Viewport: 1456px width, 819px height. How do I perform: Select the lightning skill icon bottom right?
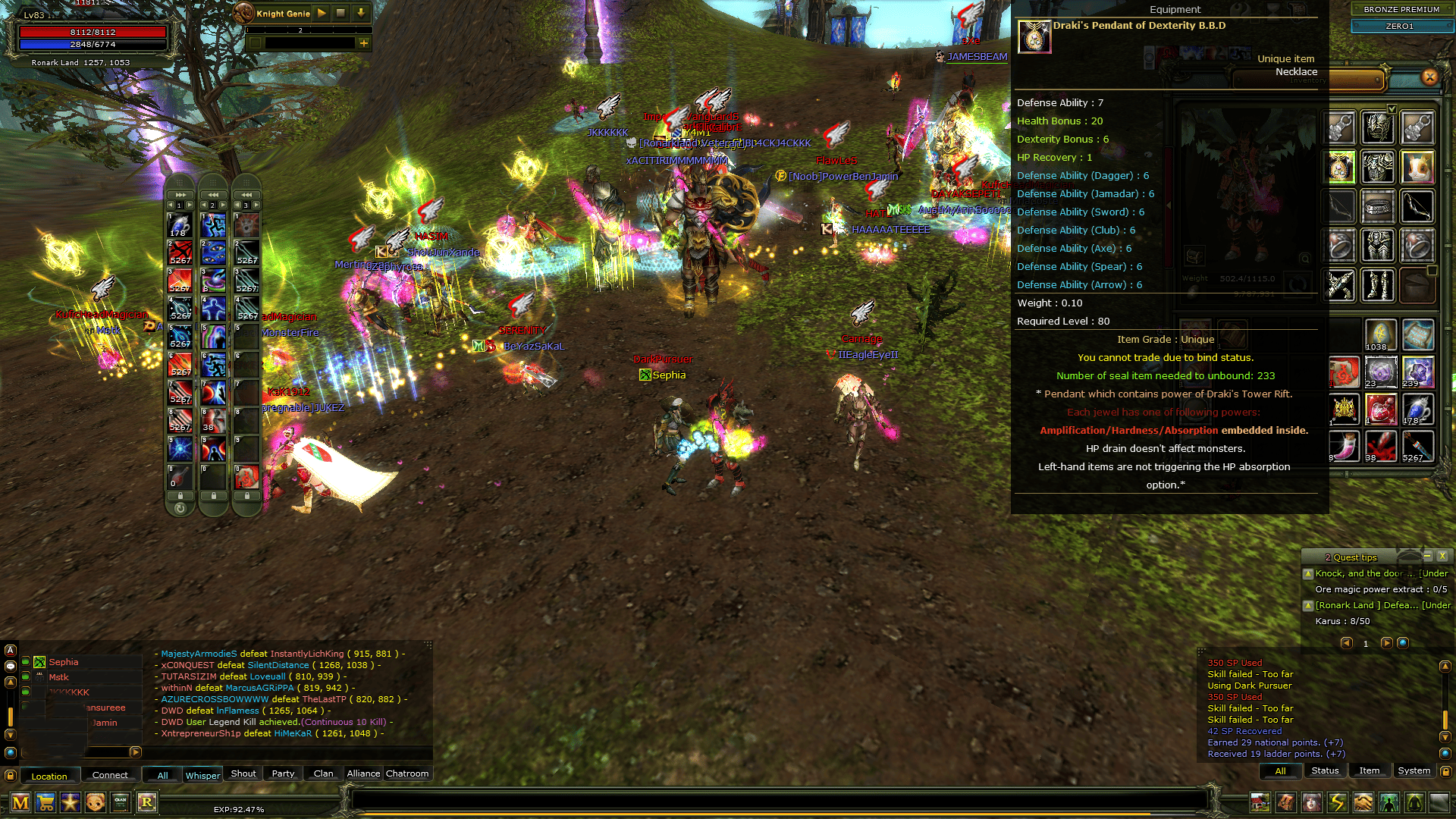(x=1337, y=802)
